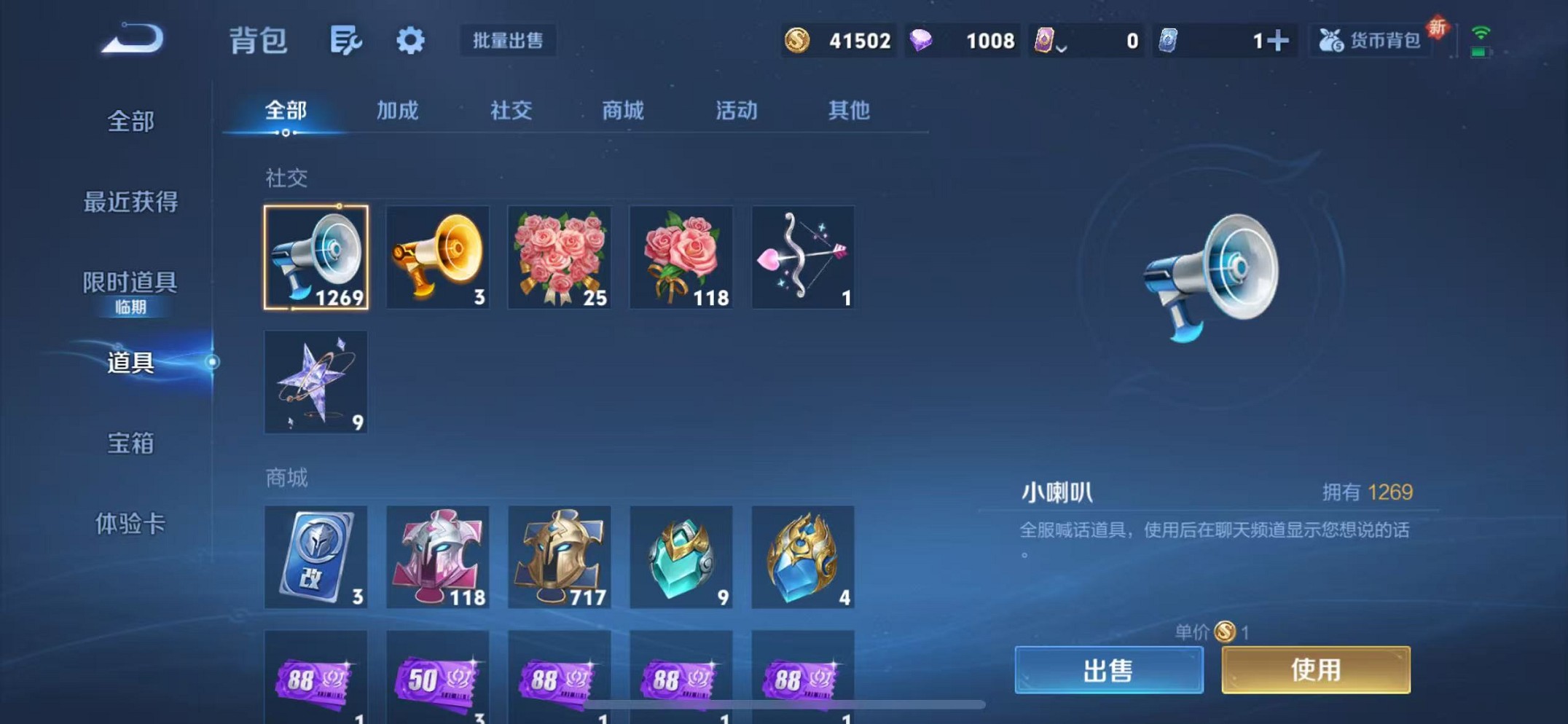This screenshot has height=724, width=1568.
Task: Select the cupid bow and arrow item
Action: point(803,258)
